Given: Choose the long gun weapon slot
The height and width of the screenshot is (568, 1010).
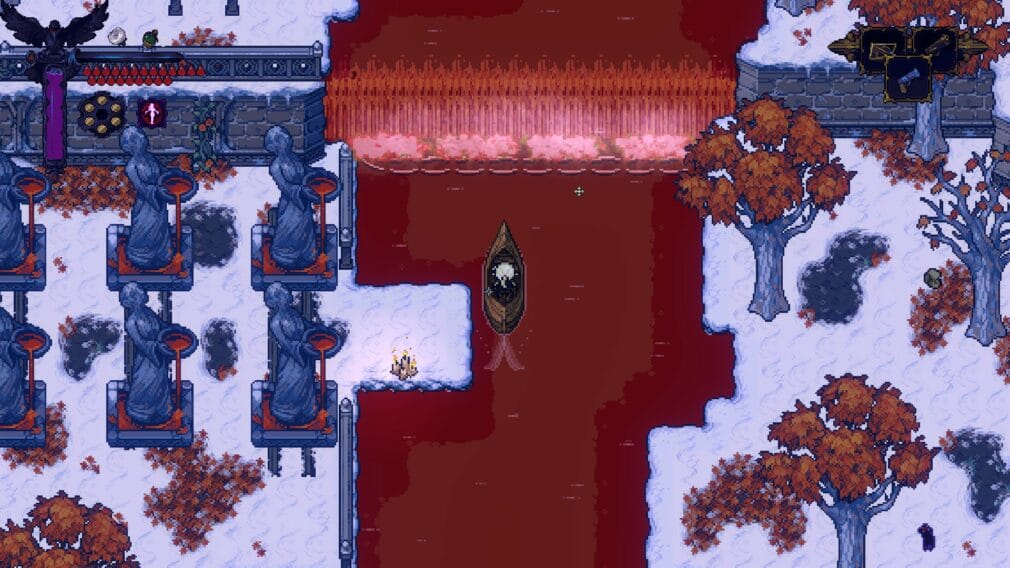Looking at the screenshot, I should (937, 45).
